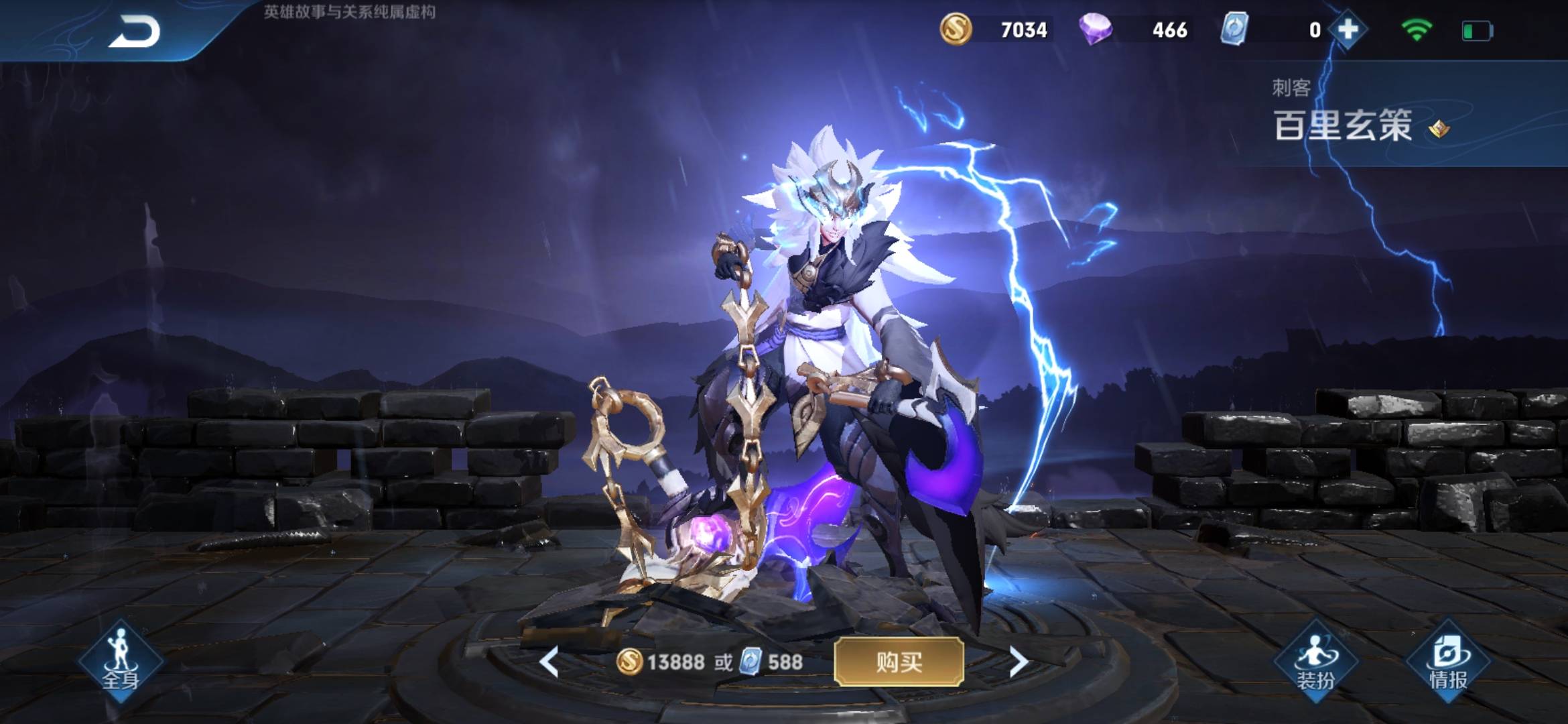Click the gold badge beside 百里玄策

click(1439, 129)
